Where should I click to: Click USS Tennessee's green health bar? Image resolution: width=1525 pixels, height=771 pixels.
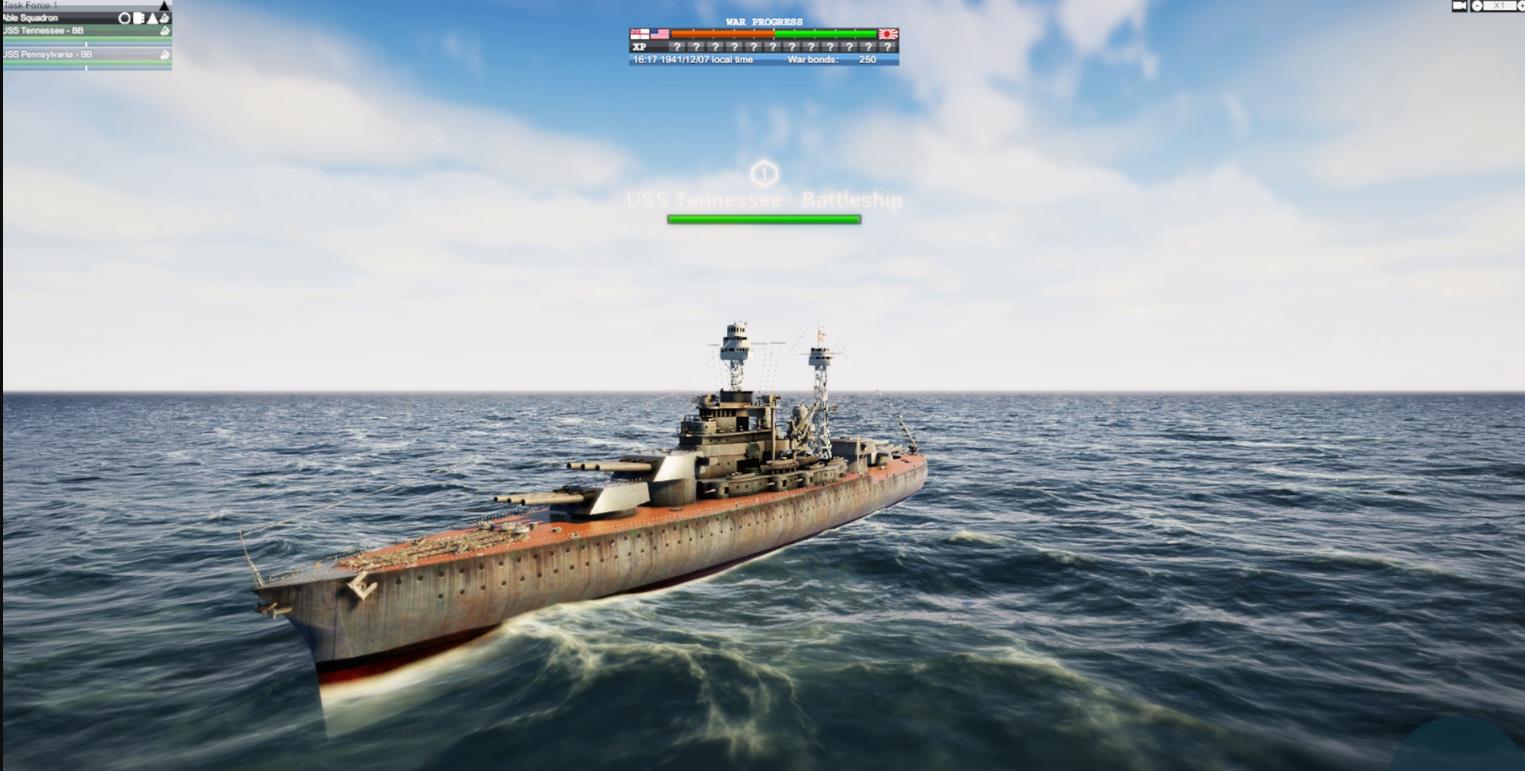pos(763,218)
